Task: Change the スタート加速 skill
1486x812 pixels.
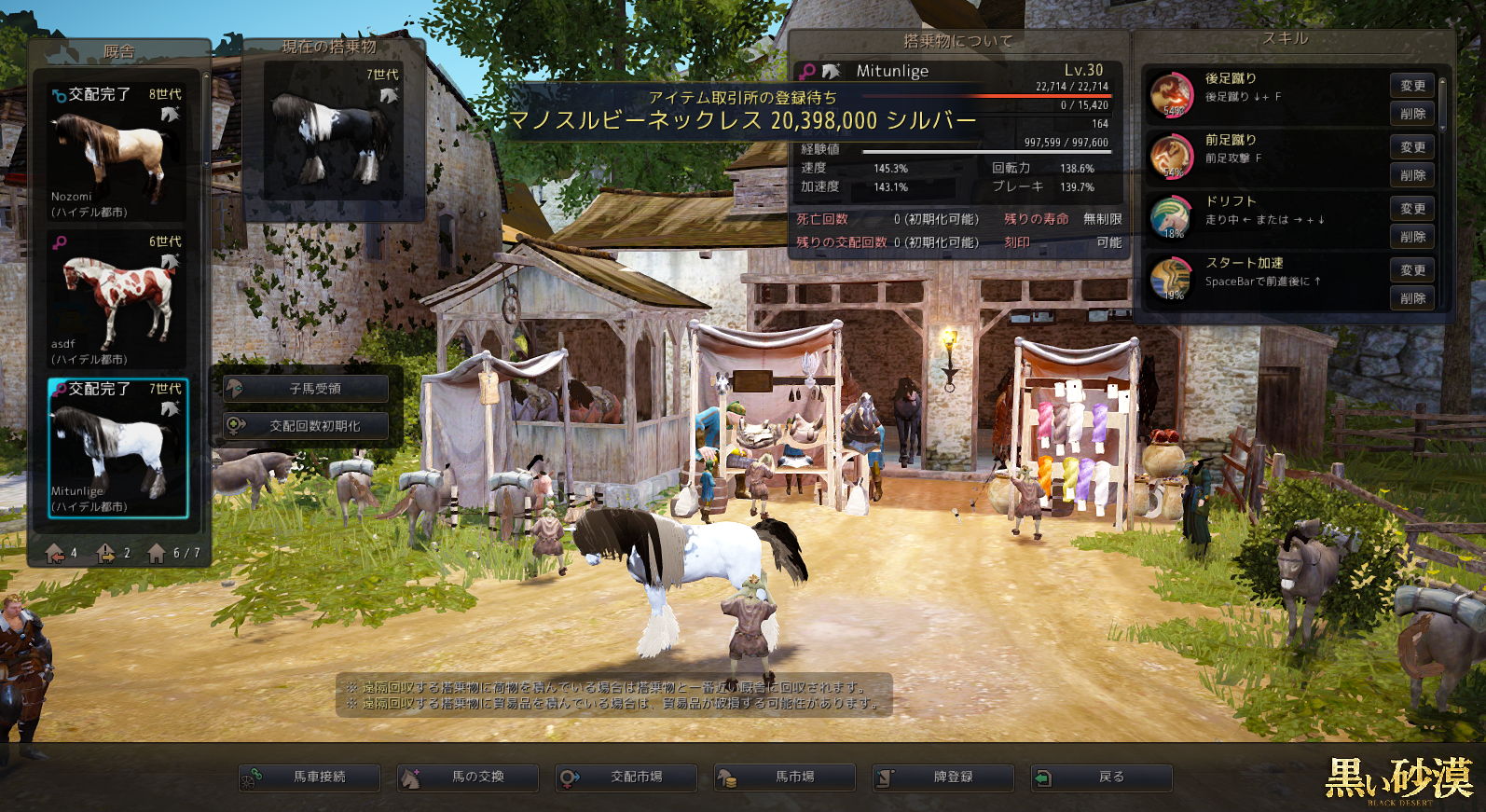Action: (x=1412, y=270)
